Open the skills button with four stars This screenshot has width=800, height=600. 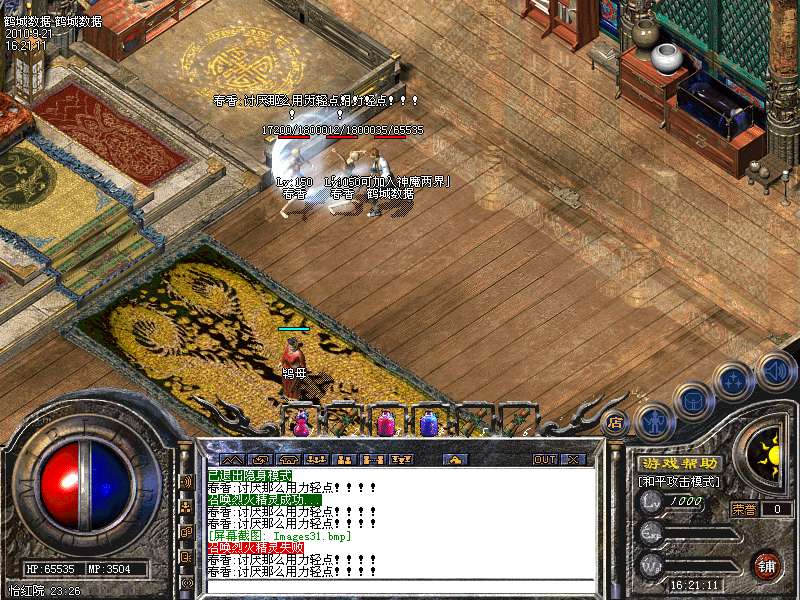735,382
